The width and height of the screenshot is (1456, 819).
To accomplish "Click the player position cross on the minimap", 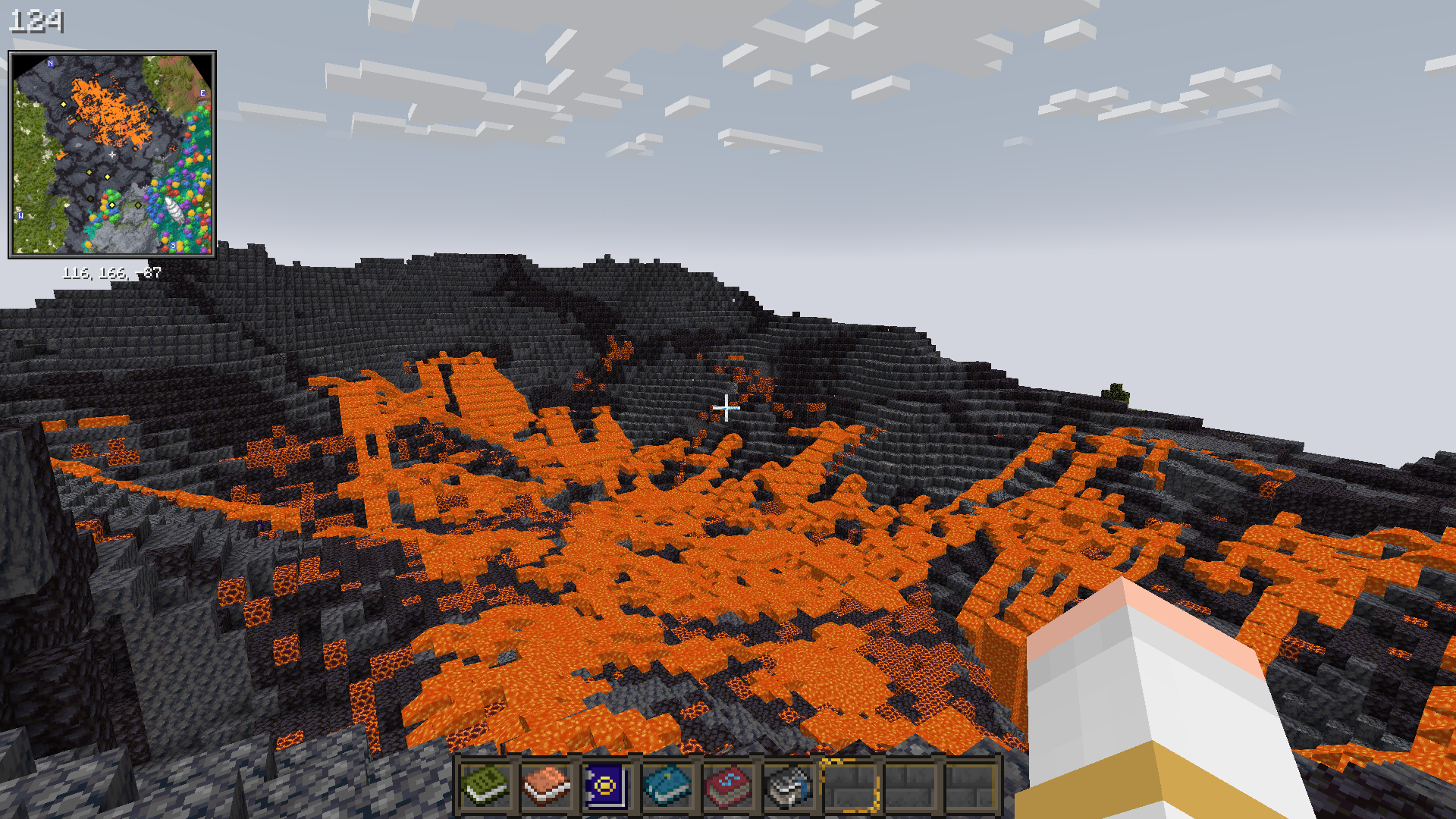I will pos(111,154).
